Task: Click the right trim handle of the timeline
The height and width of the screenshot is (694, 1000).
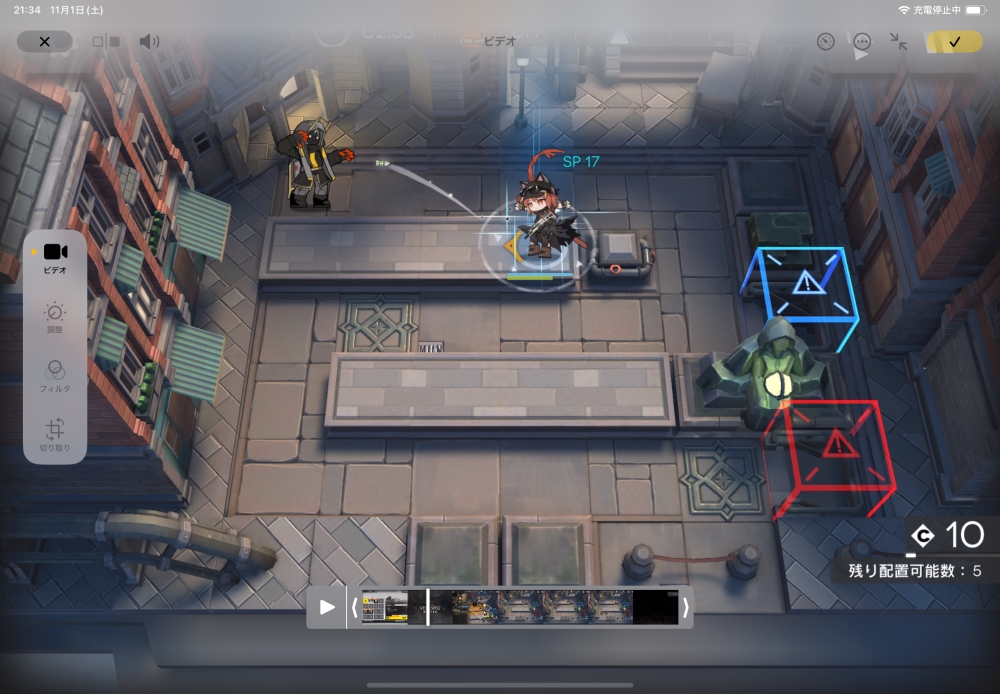Action: tap(685, 607)
